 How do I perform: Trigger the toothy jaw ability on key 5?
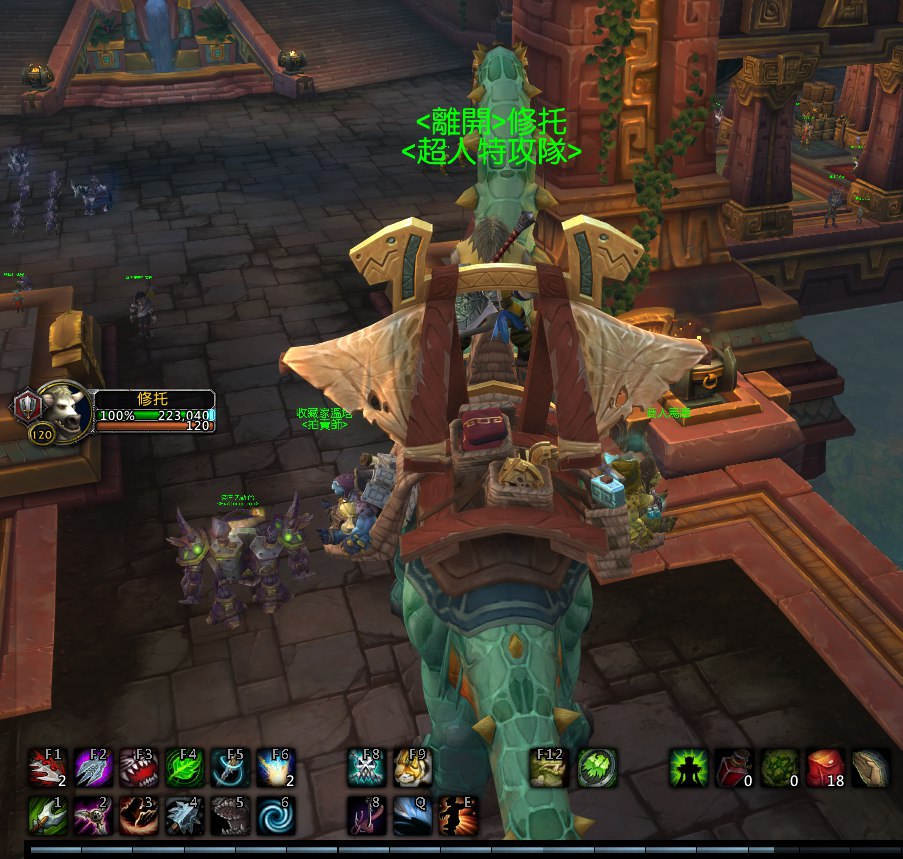(231, 815)
